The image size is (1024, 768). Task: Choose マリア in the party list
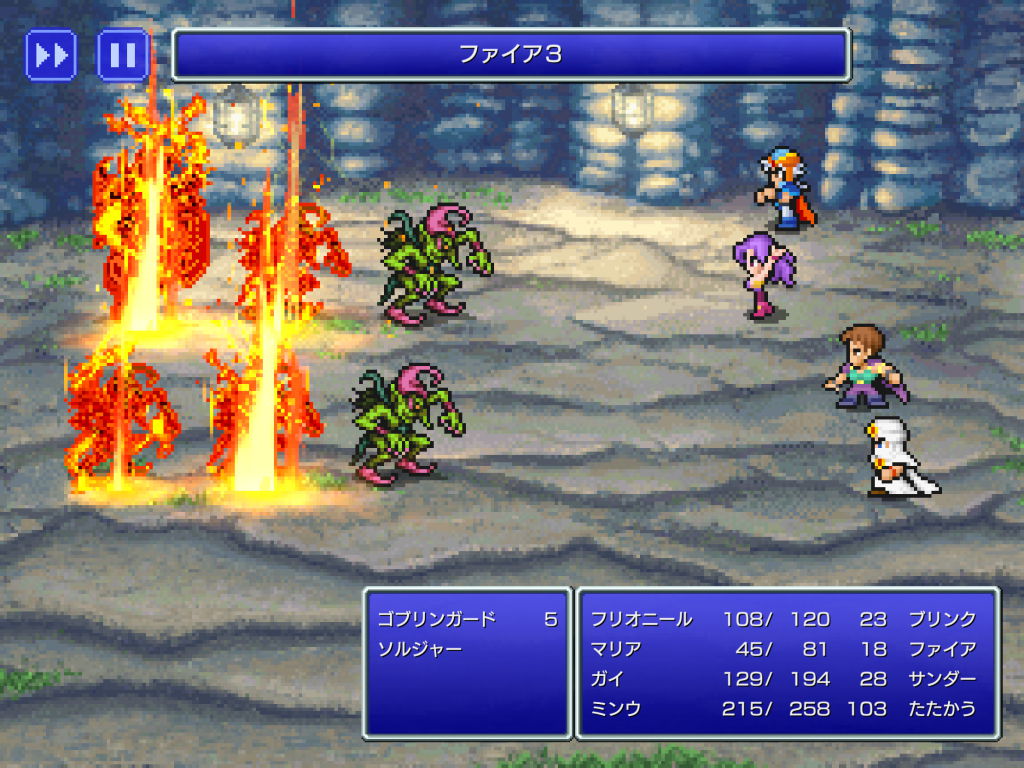616,649
